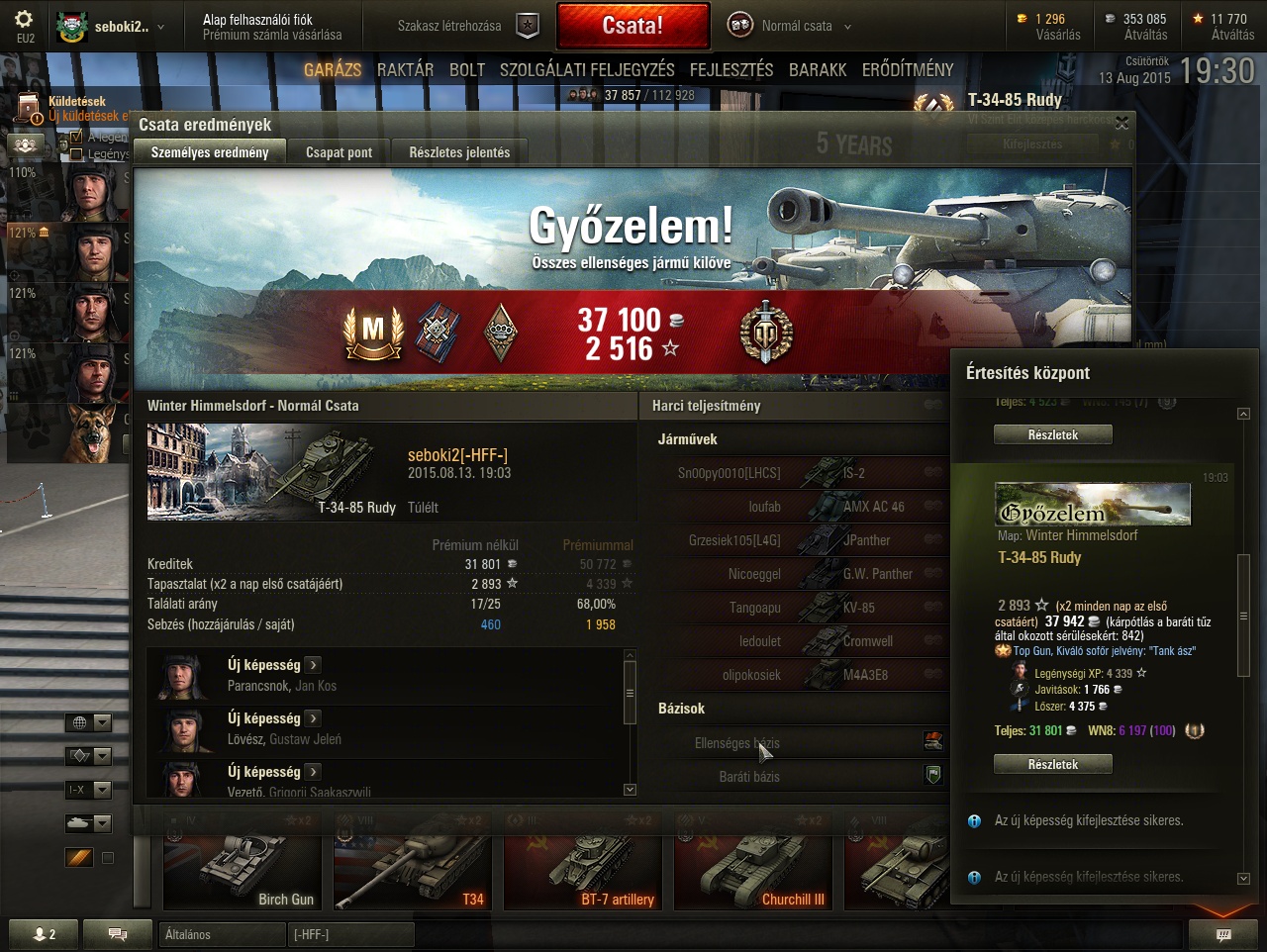Open SZOLGÁLATI FELJEGYZÉS service record
Image resolution: width=1267 pixels, height=952 pixels.
(x=587, y=69)
